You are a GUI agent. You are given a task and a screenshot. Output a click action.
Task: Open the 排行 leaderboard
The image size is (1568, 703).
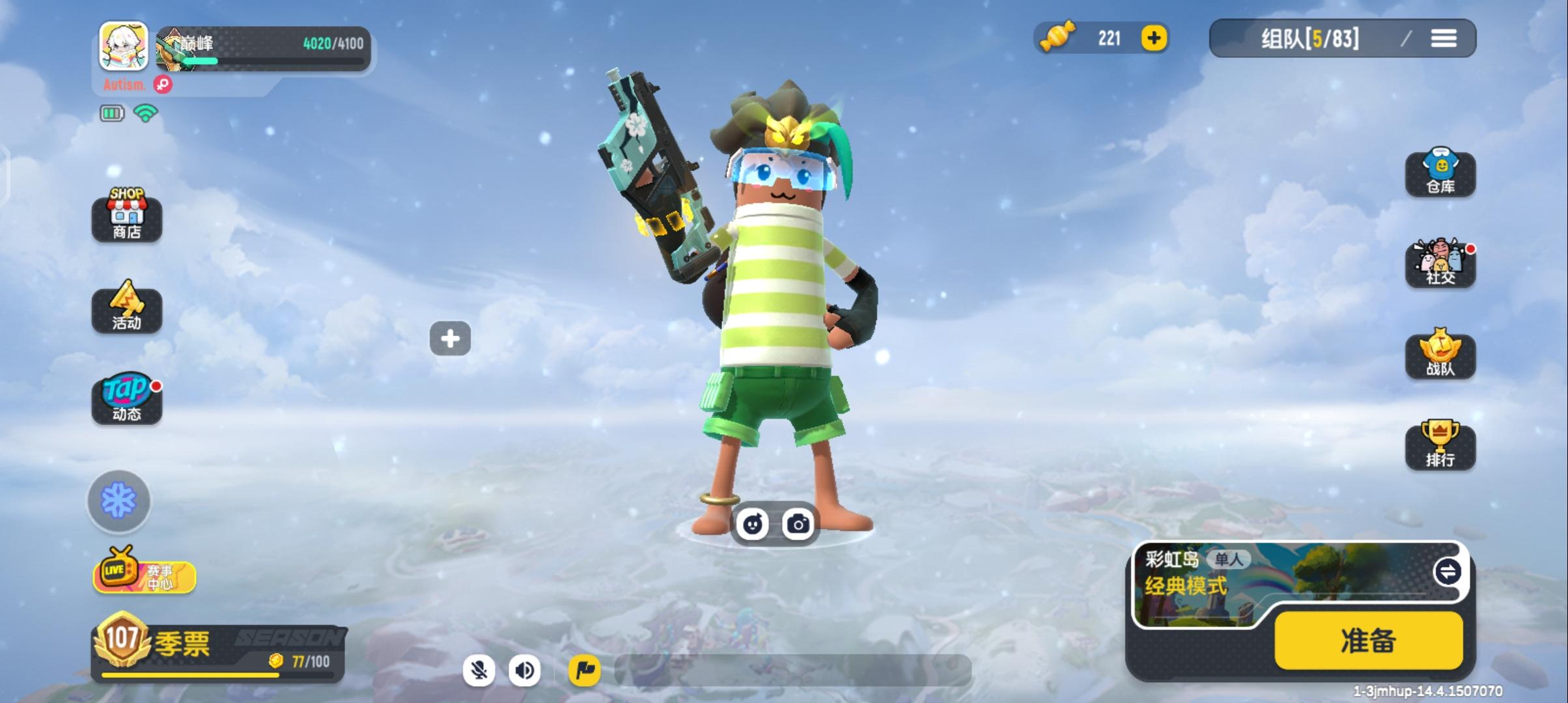click(x=1441, y=447)
